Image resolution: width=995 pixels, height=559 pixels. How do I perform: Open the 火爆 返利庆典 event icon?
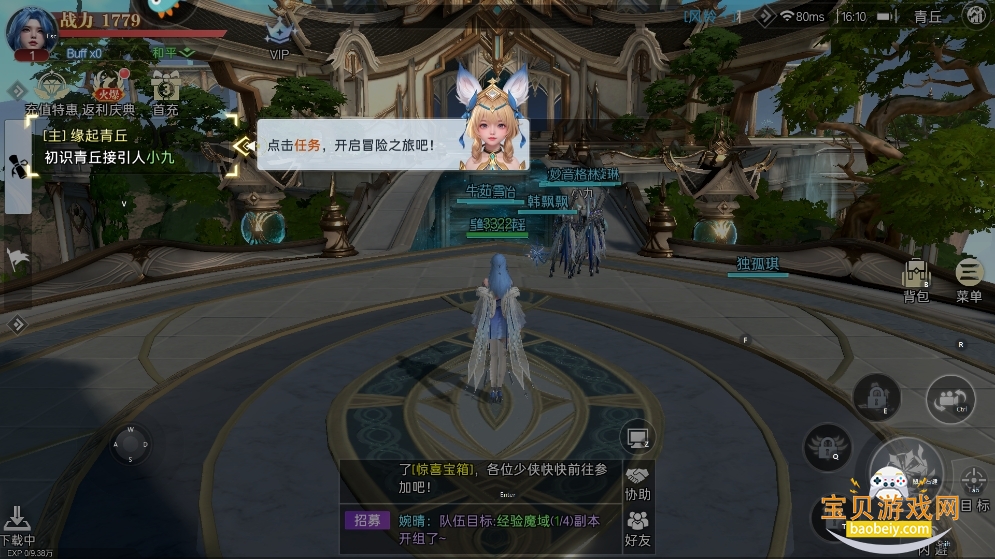coord(103,88)
